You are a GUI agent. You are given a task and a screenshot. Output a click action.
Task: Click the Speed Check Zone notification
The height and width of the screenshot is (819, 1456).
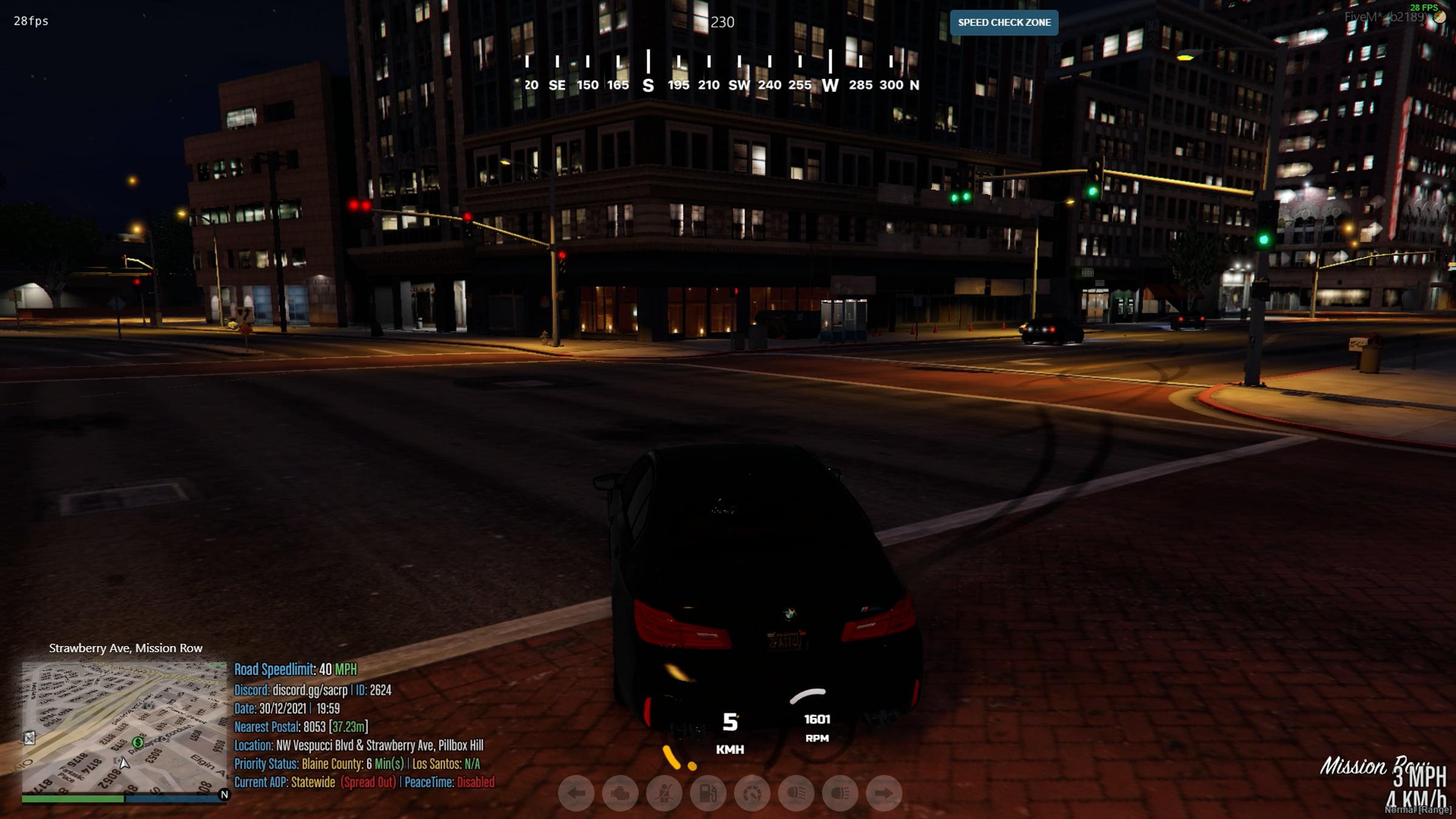tap(1004, 22)
